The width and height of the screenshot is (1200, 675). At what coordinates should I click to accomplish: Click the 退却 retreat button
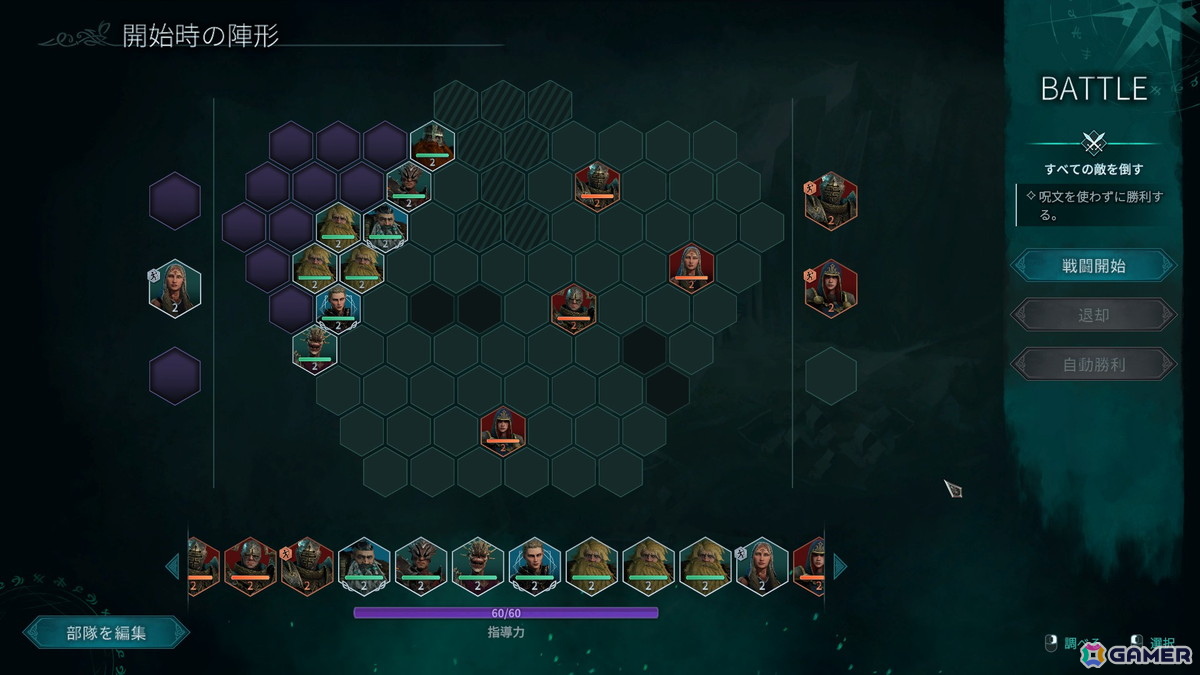click(1093, 315)
